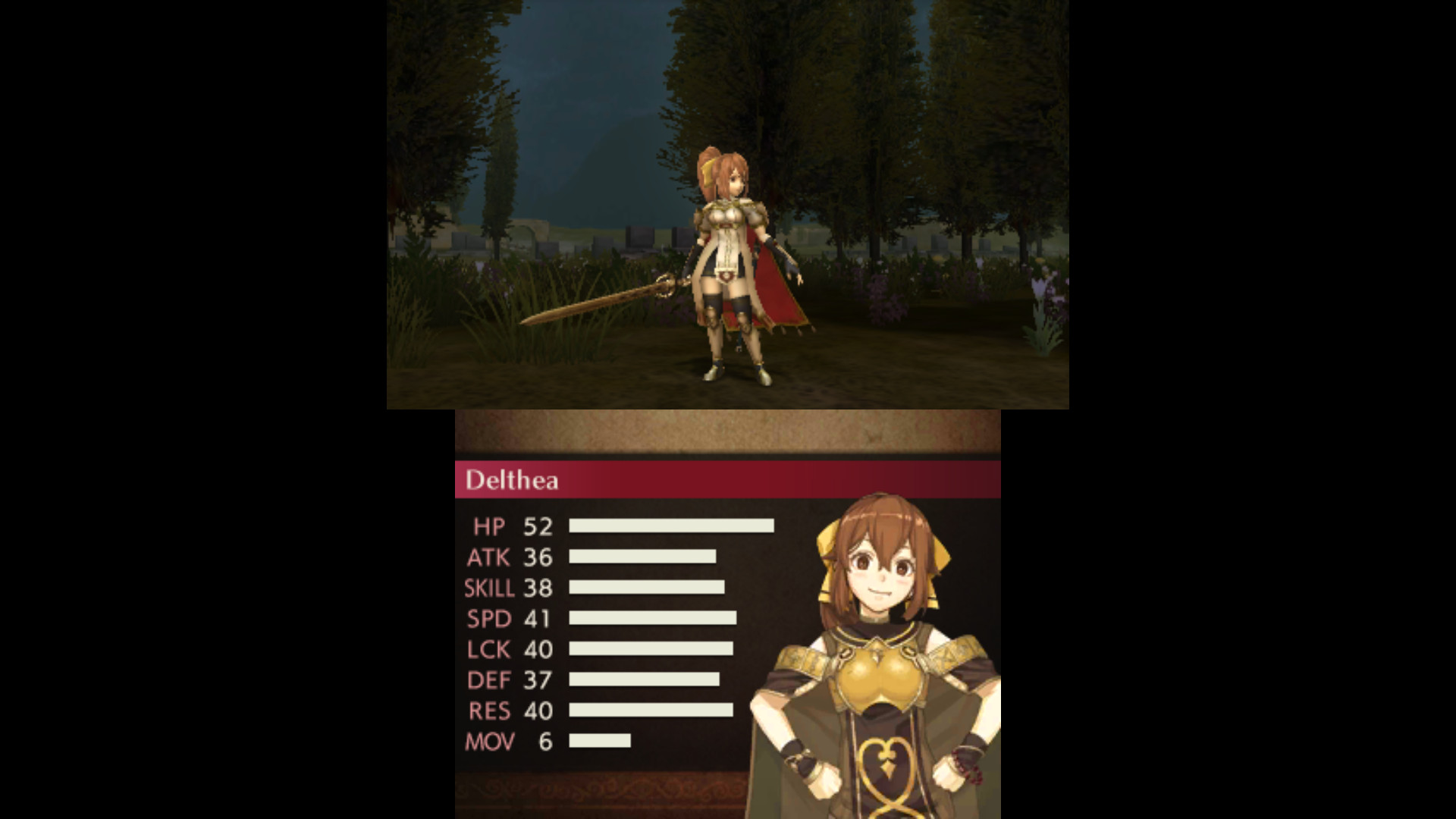Click the RES stat bar
This screenshot has width=1456, height=819.
pyautogui.click(x=652, y=711)
